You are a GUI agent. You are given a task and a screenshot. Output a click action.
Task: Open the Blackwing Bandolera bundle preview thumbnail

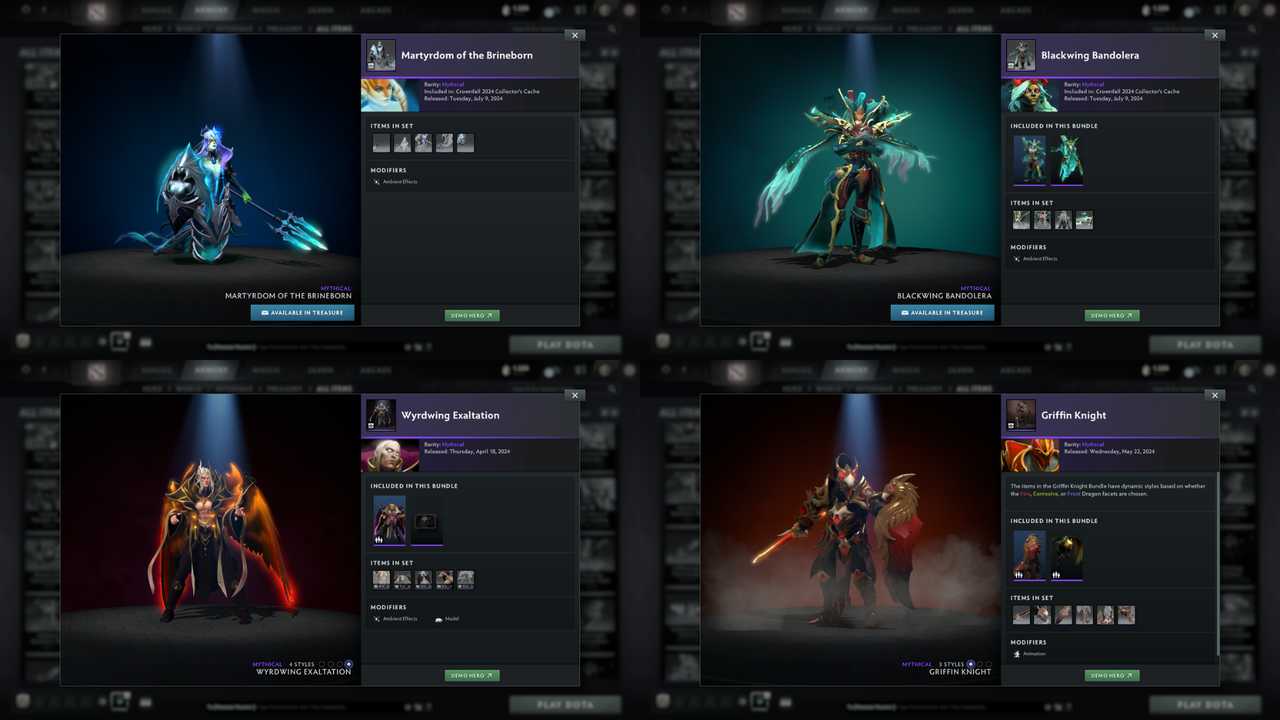(x=1031, y=160)
